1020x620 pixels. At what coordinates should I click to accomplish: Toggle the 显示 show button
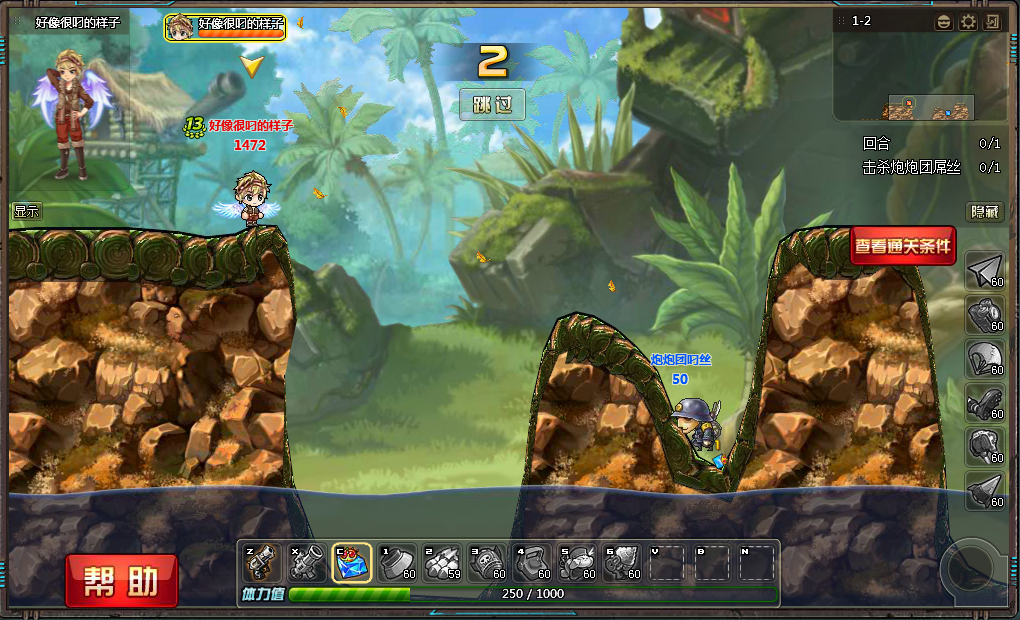[x=27, y=211]
